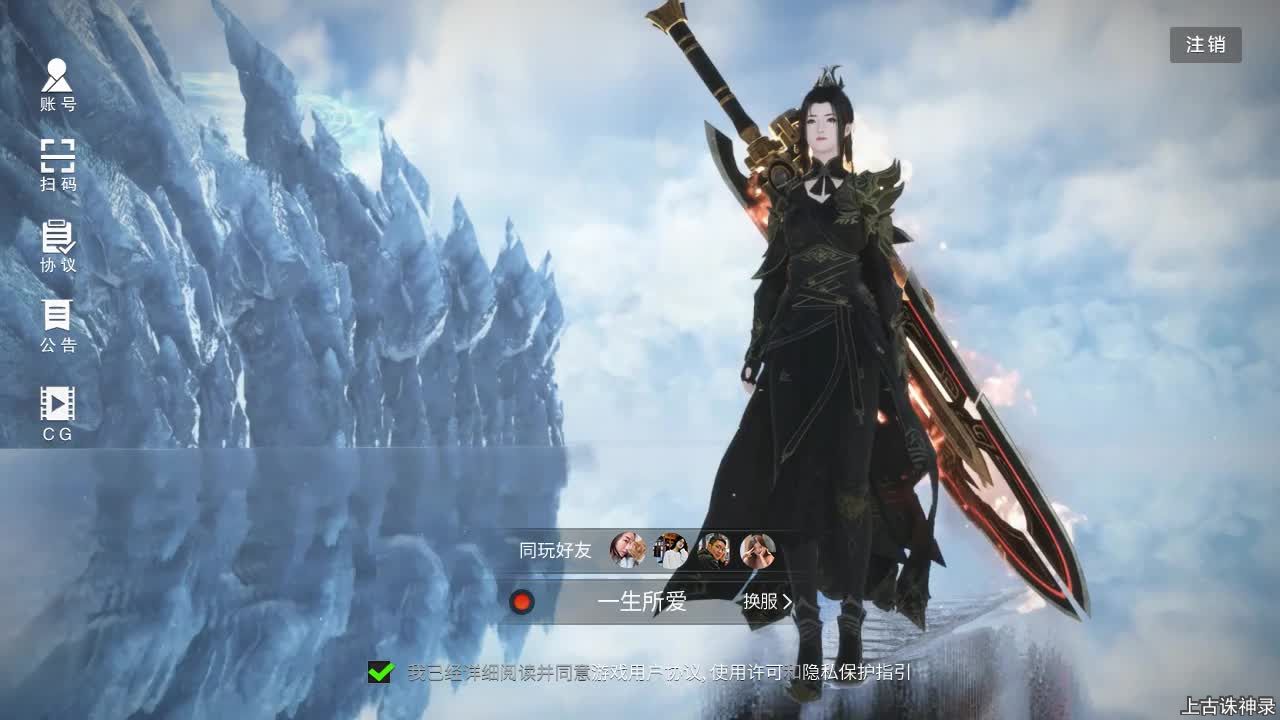This screenshot has width=1280, height=720.
Task: Play the CG video
Action: point(58,412)
